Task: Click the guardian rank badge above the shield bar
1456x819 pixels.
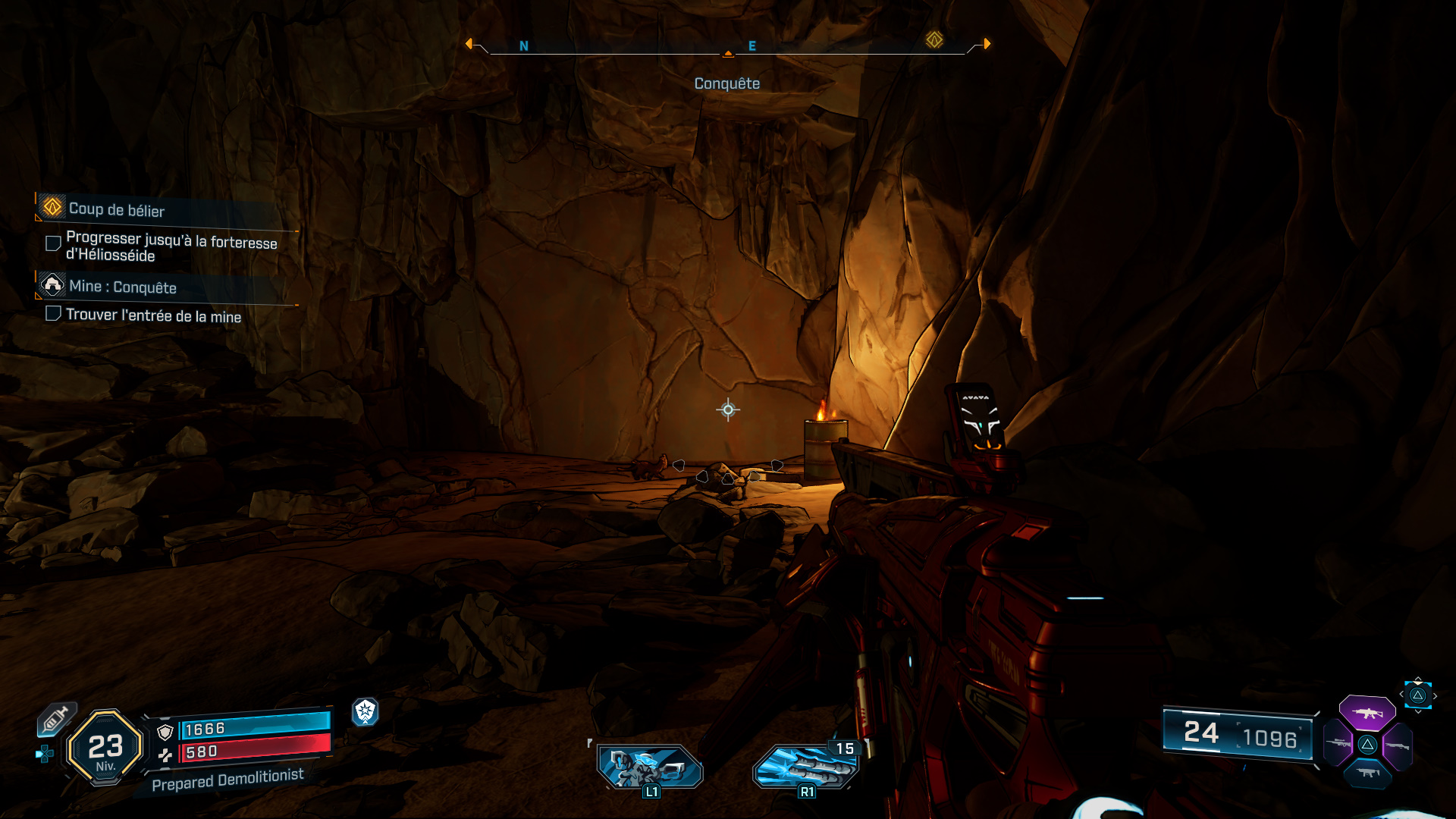Action: [367, 711]
